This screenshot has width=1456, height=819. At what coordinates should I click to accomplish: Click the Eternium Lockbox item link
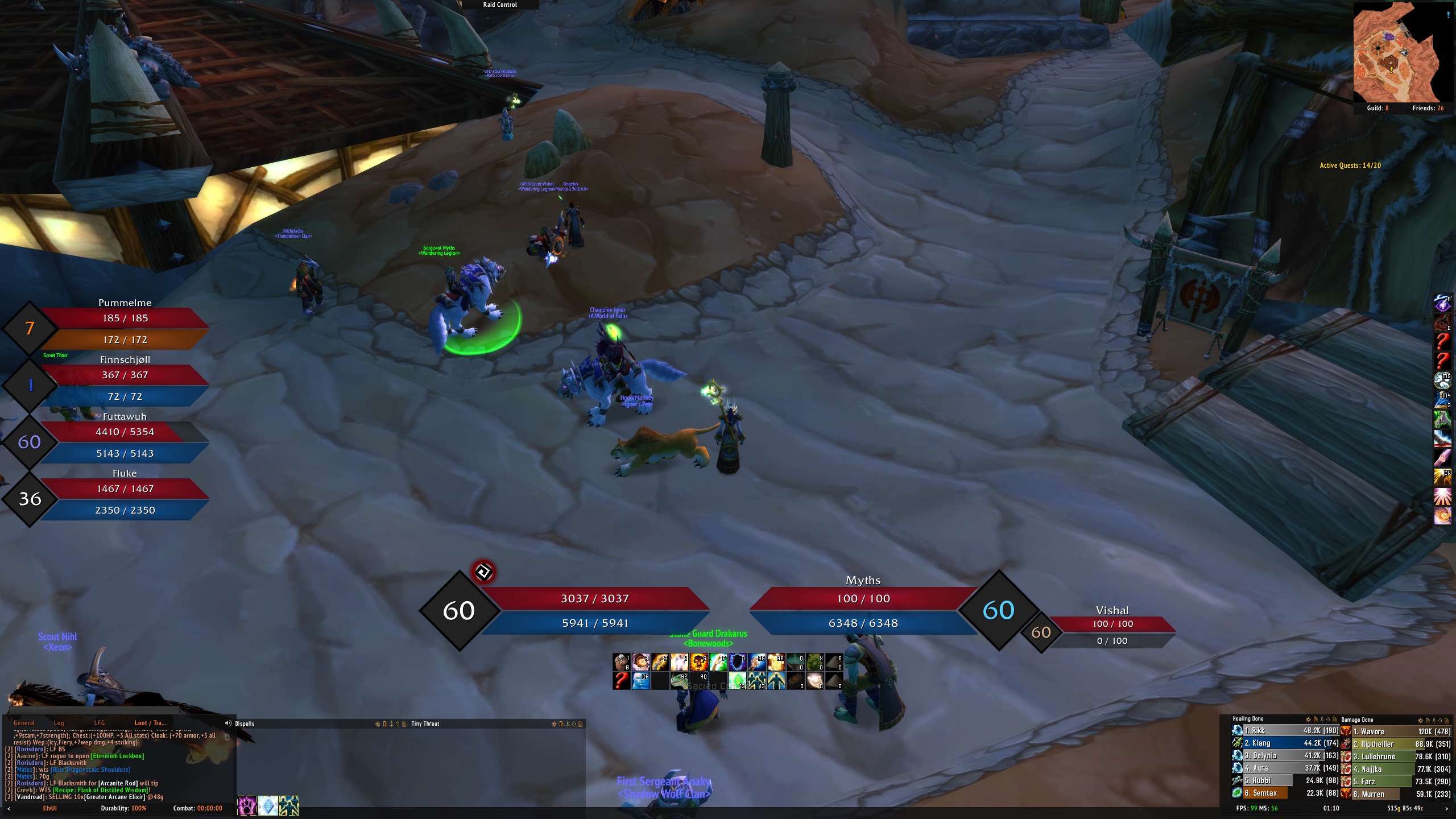pos(118,756)
